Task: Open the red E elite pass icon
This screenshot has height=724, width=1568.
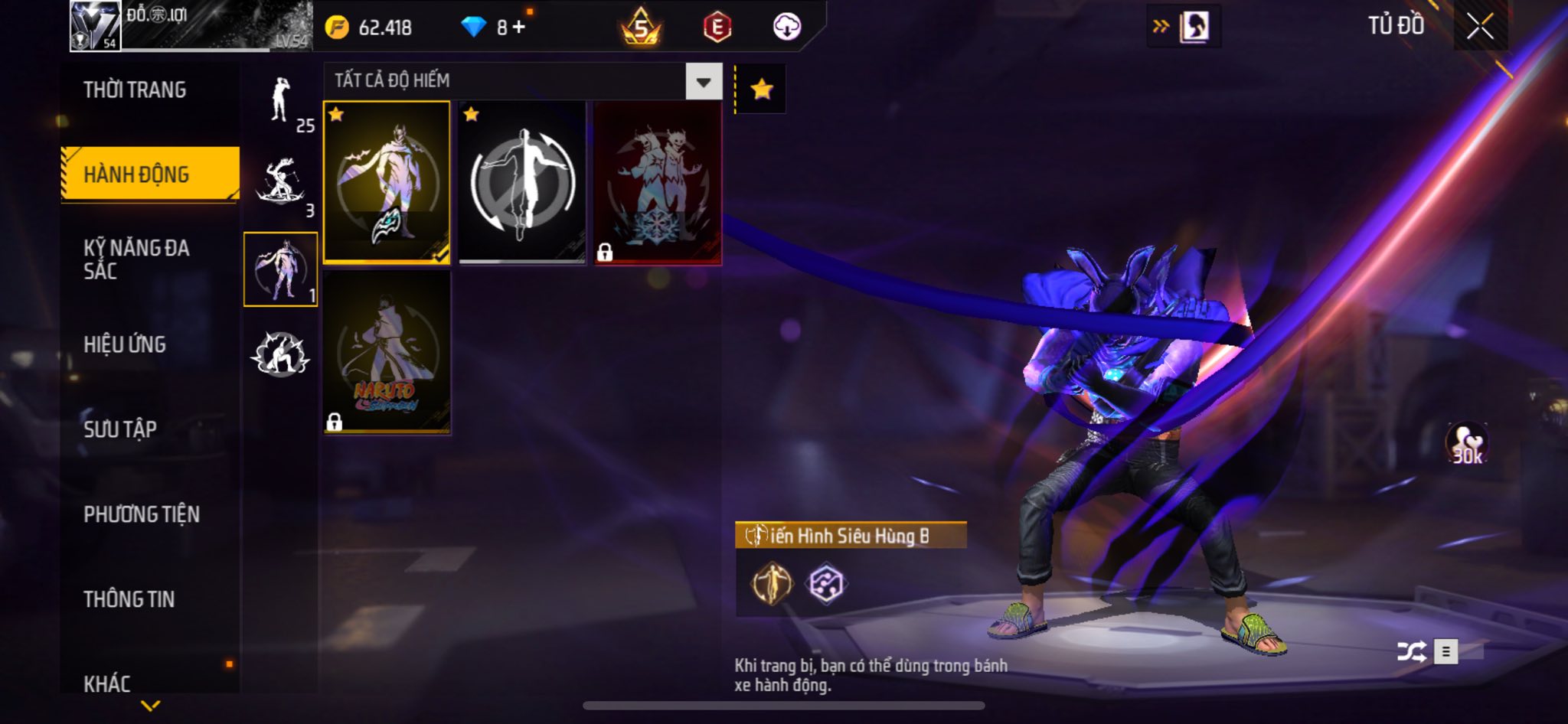Action: click(x=717, y=28)
